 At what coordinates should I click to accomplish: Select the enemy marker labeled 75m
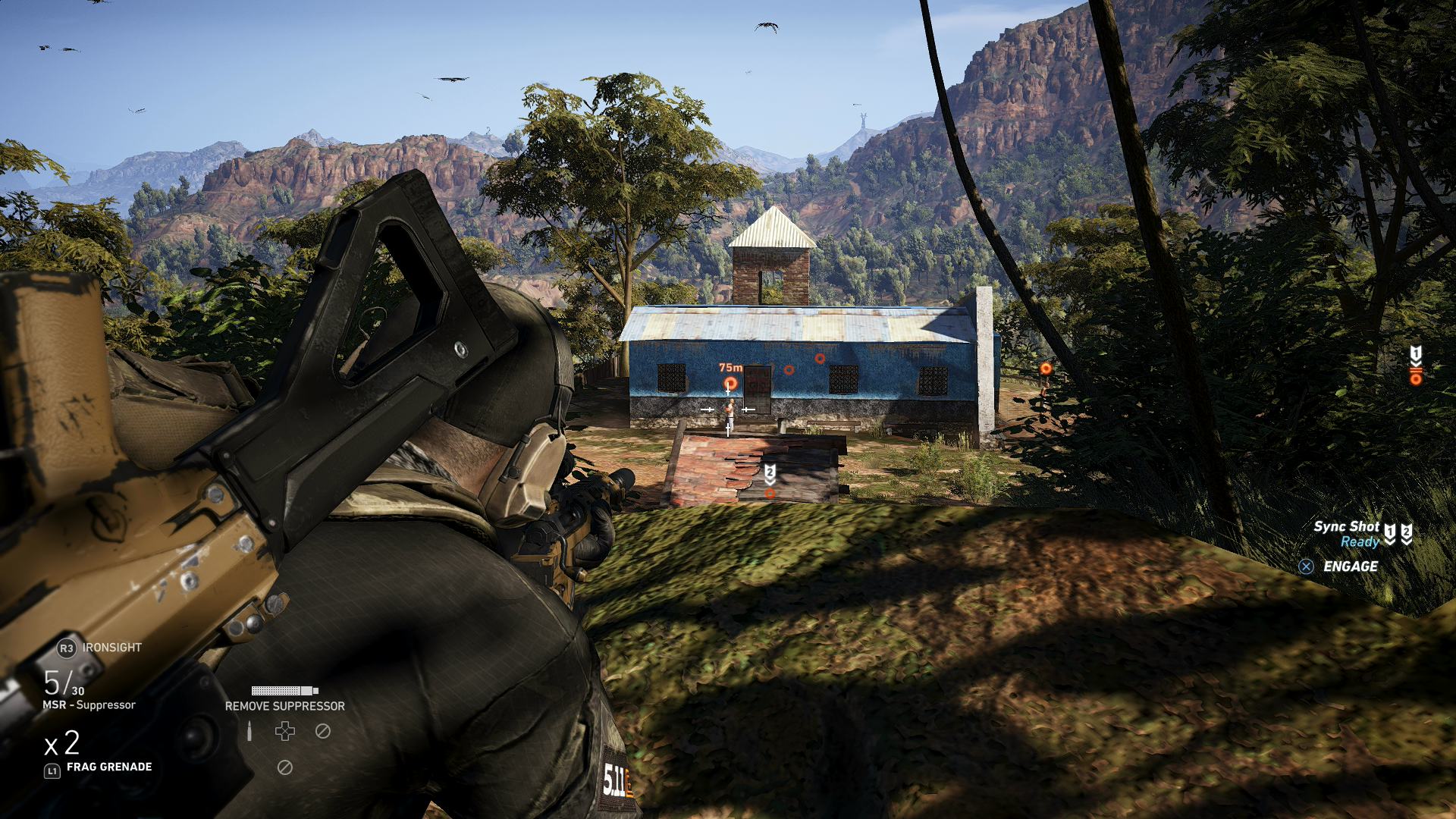click(730, 383)
